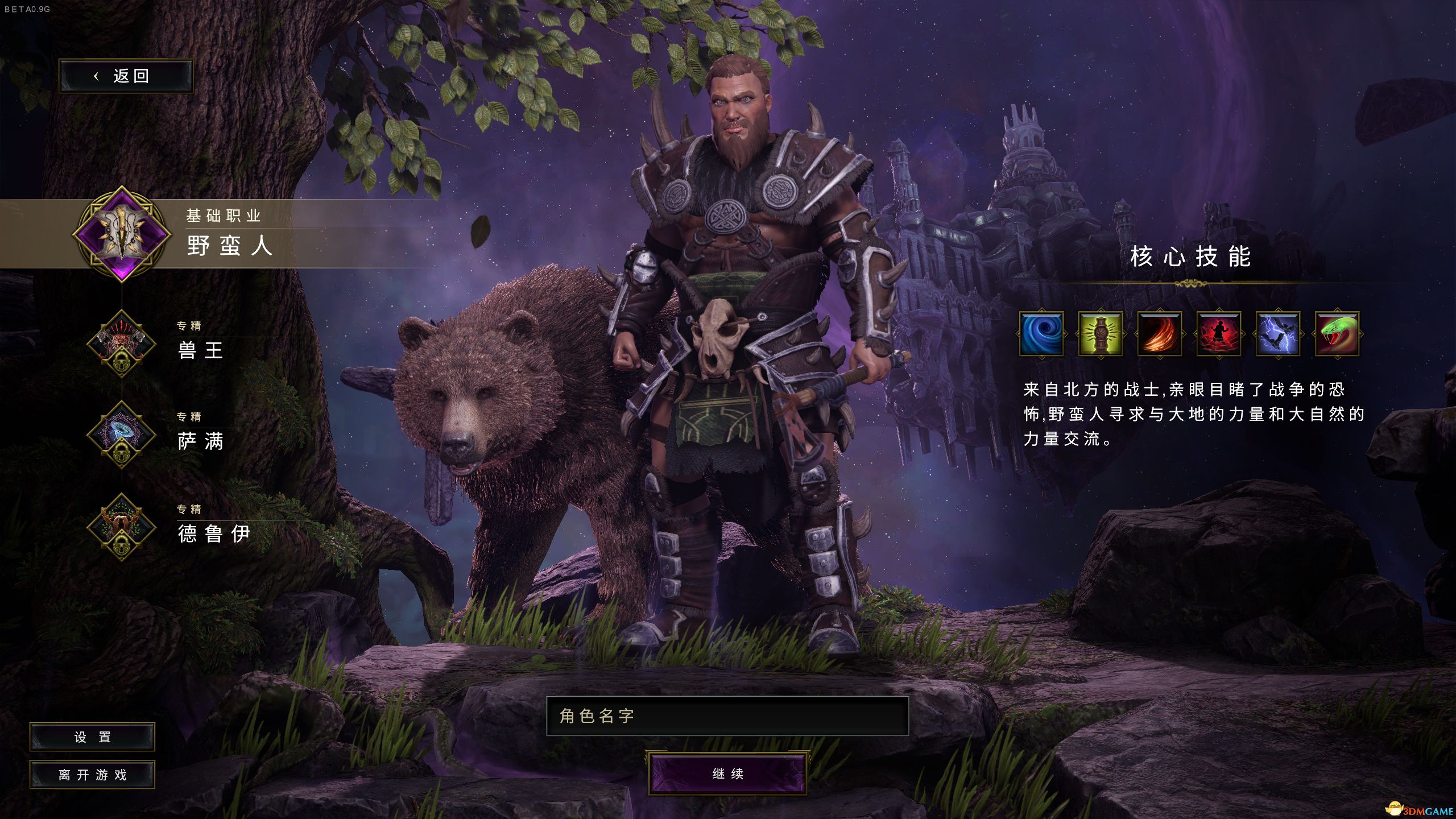Confirm with the purple 继续 button
1456x819 pixels.
pos(727,773)
